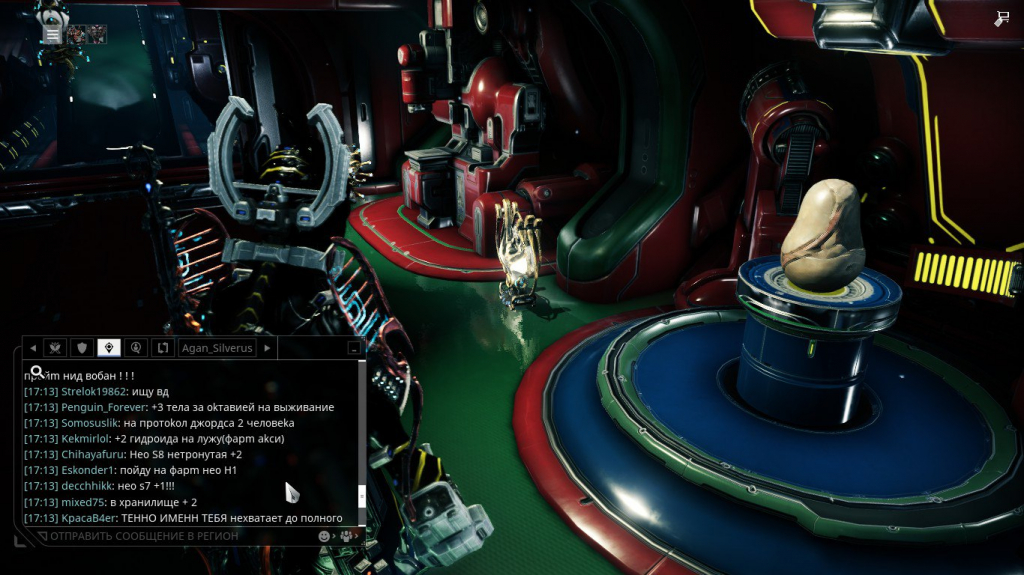This screenshot has width=1024, height=575.
Task: Open the Agan_Silverus private chat tab
Action: (216, 348)
